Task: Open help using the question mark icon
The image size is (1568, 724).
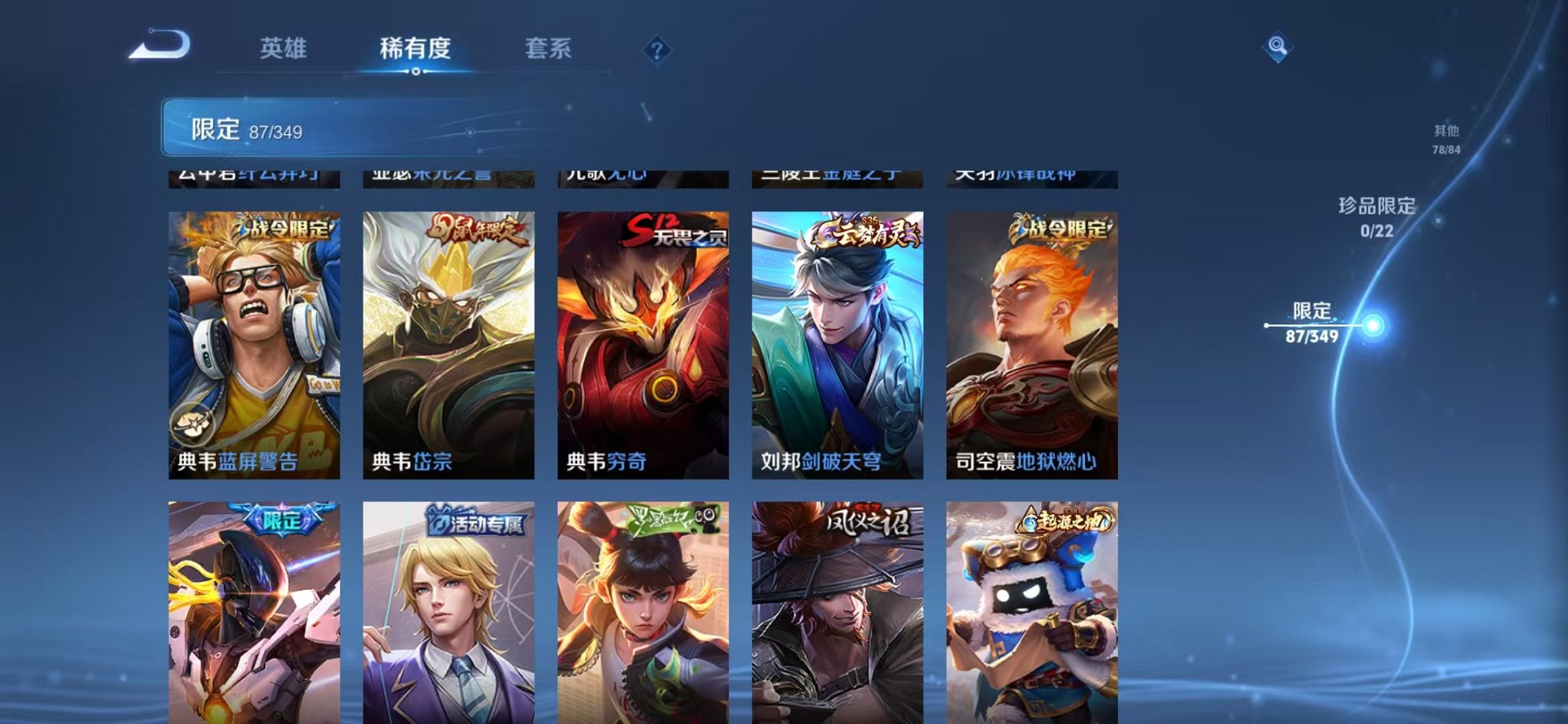Action: tap(655, 51)
